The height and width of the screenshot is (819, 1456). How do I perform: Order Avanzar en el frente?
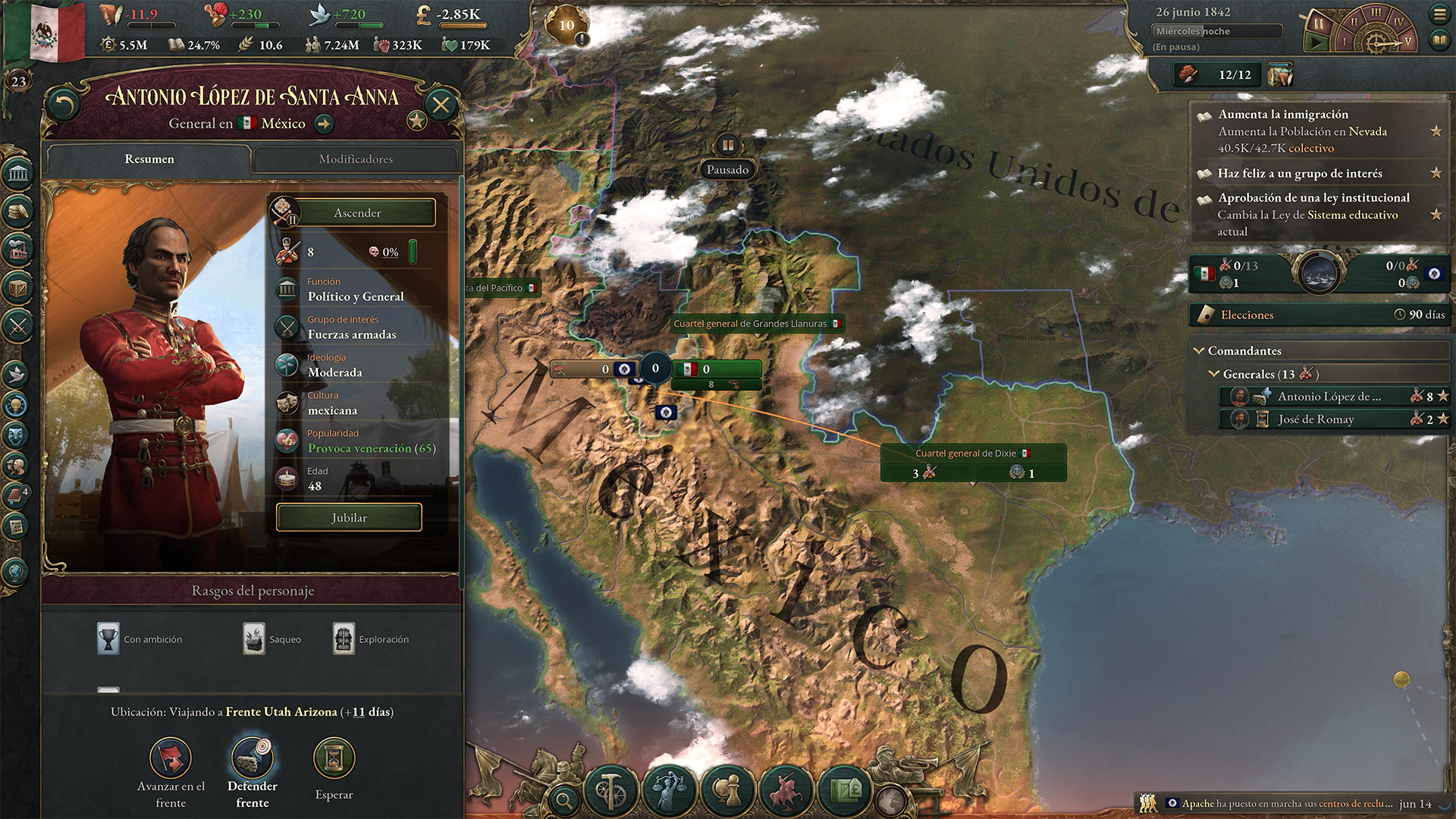pyautogui.click(x=171, y=758)
